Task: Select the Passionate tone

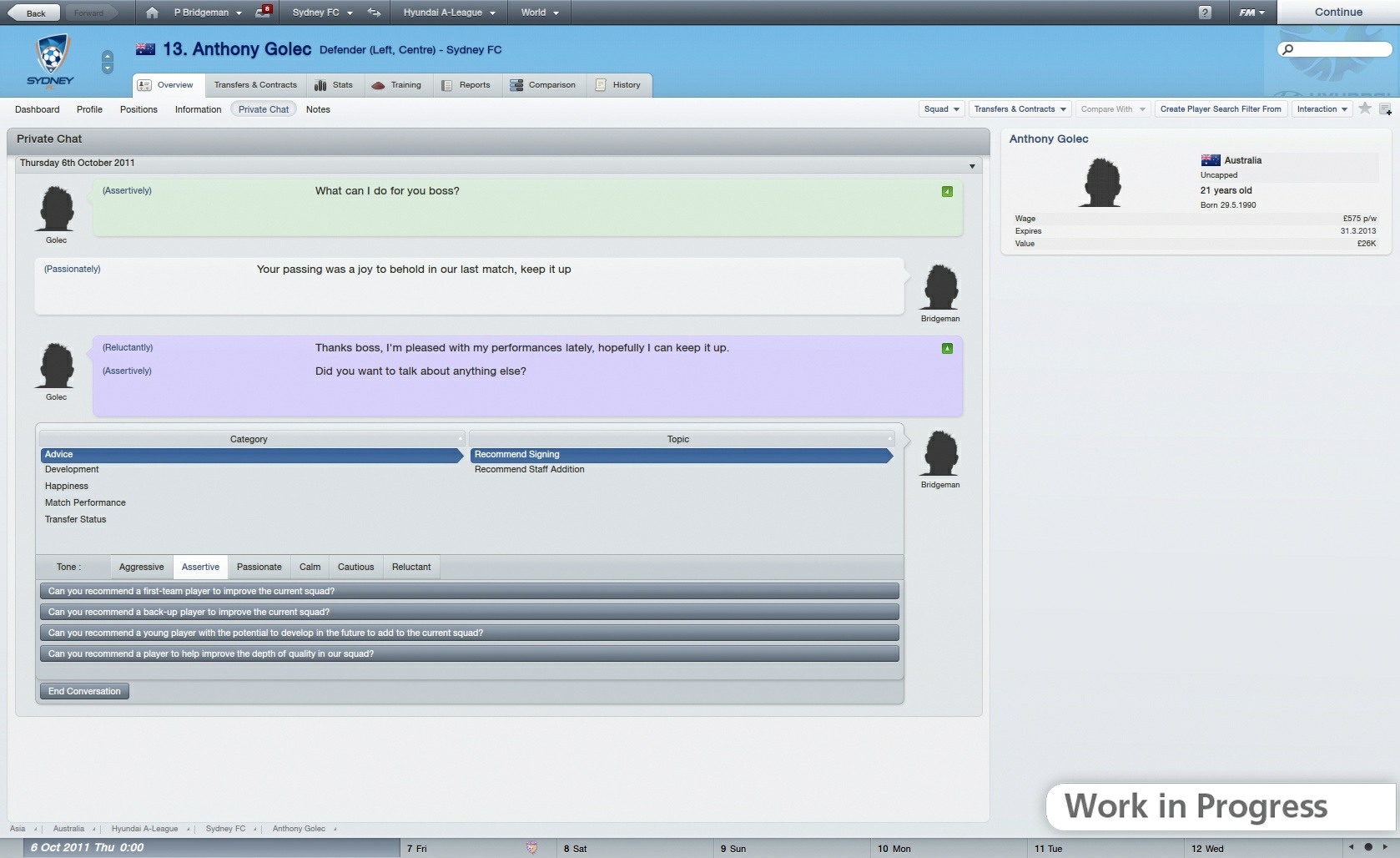Action: tap(259, 567)
